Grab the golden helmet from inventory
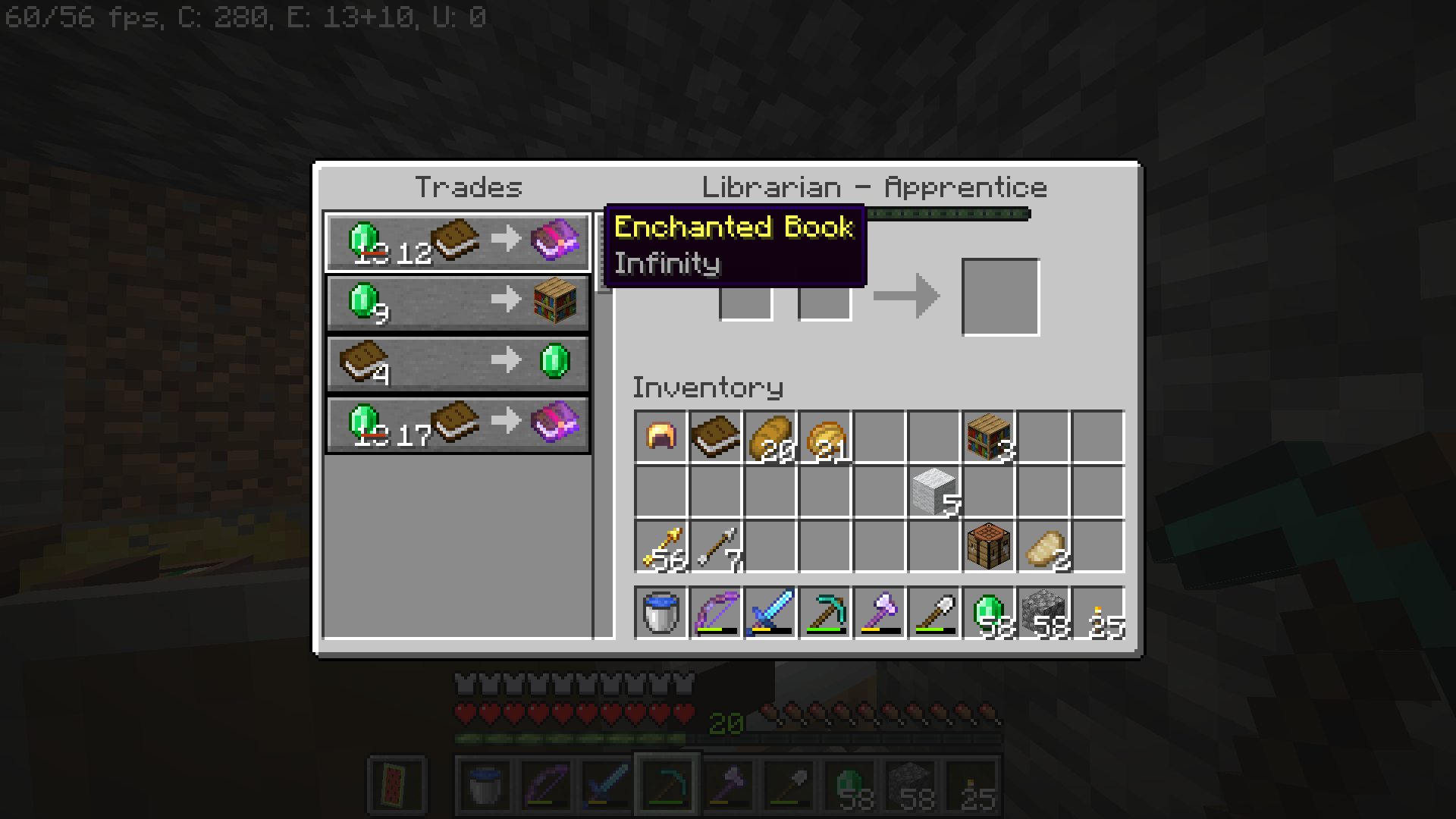1456x819 pixels. click(x=661, y=437)
